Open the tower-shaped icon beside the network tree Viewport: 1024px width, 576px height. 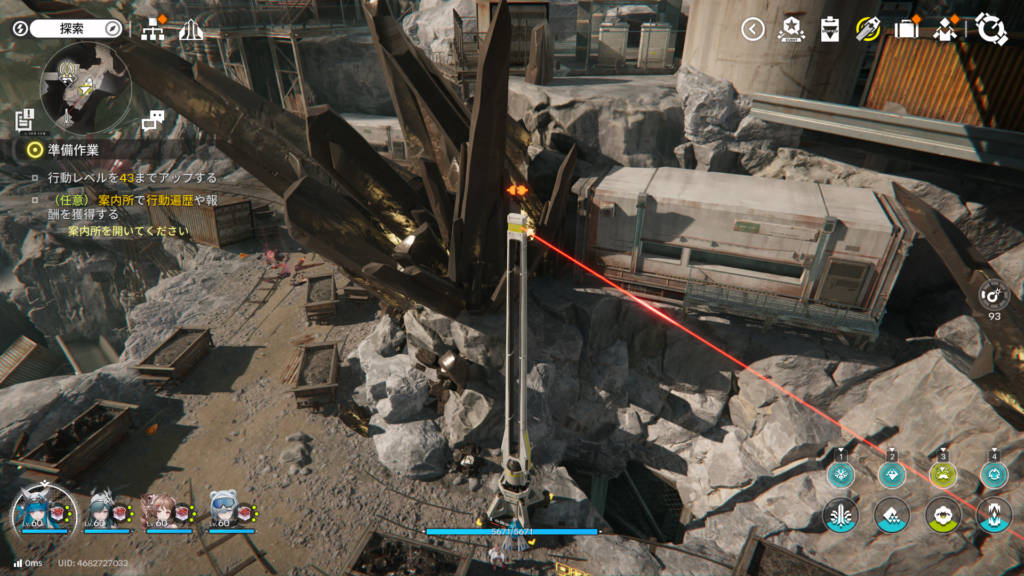(191, 30)
